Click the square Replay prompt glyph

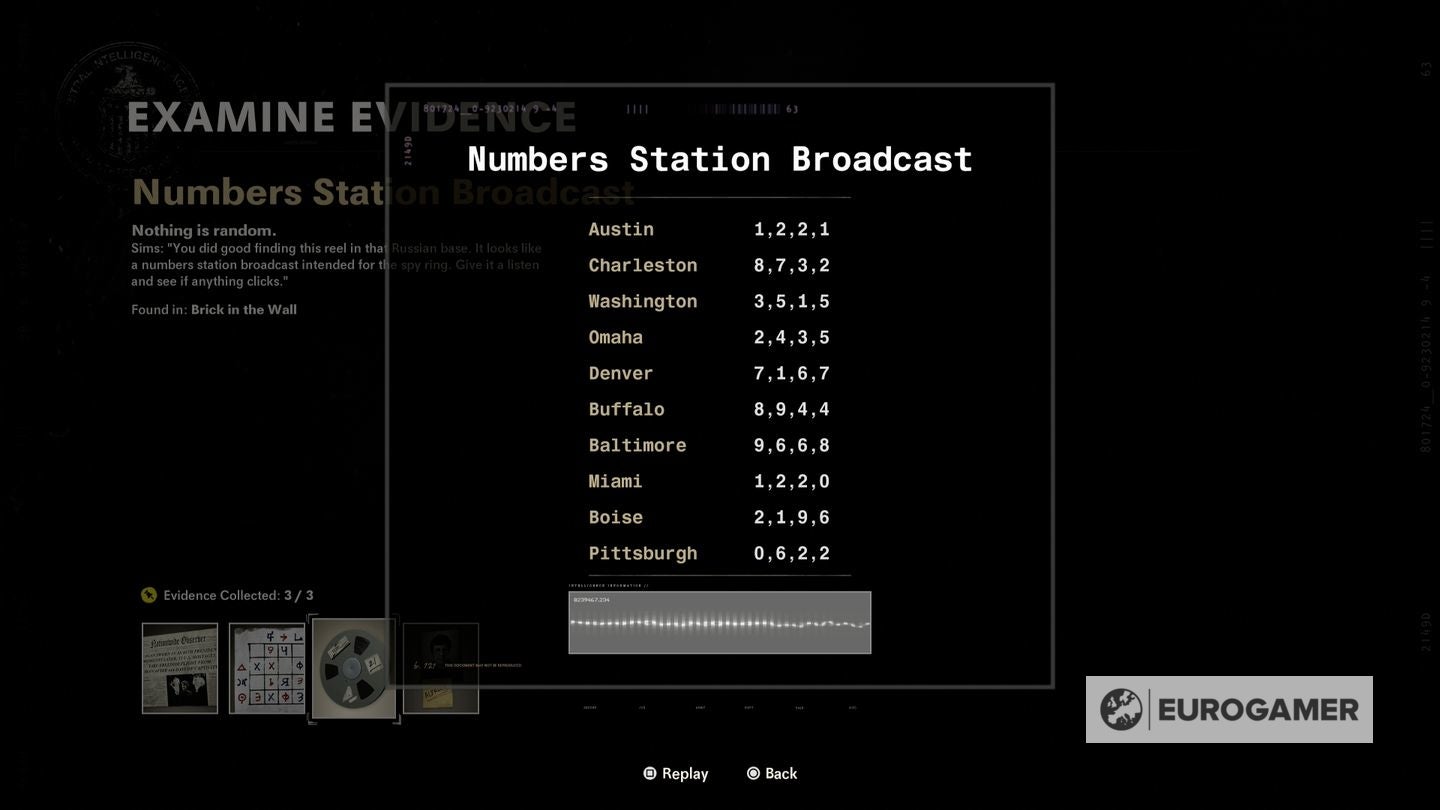648,773
